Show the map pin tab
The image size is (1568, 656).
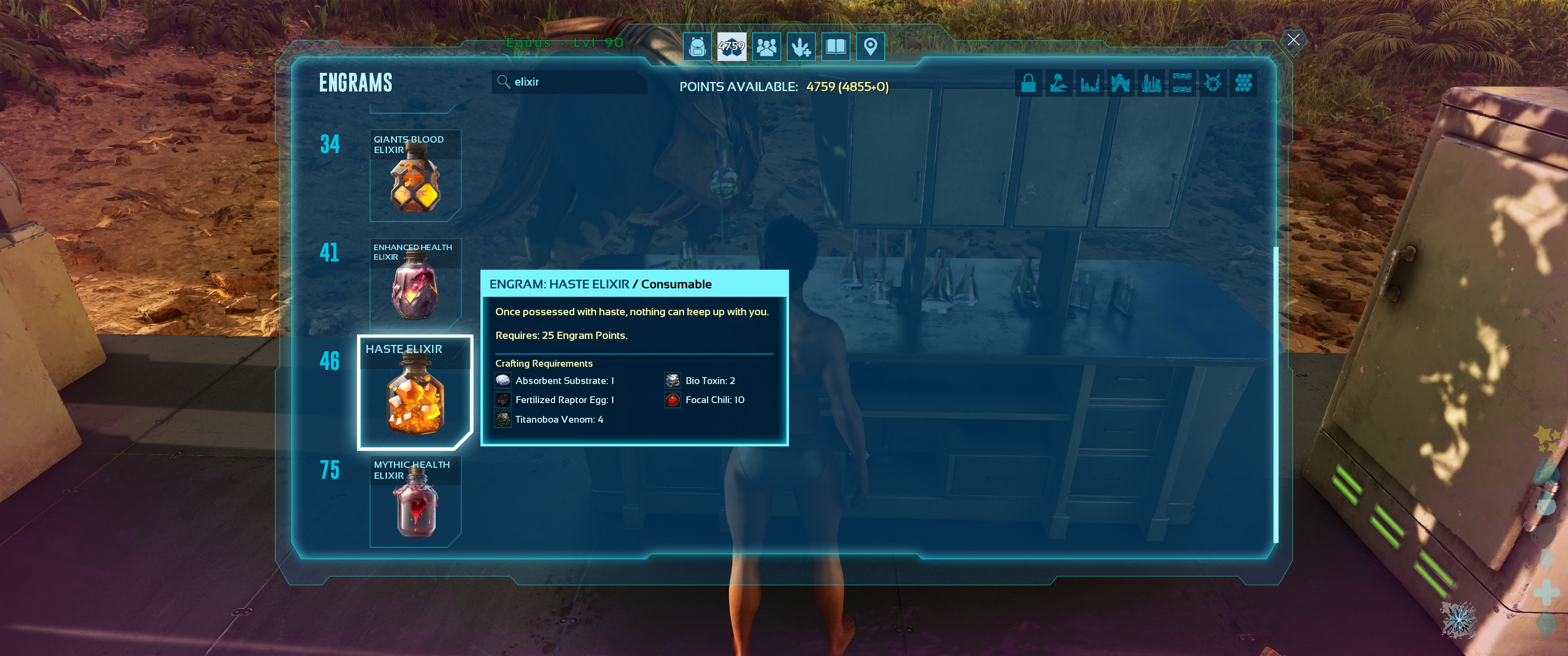[x=871, y=46]
